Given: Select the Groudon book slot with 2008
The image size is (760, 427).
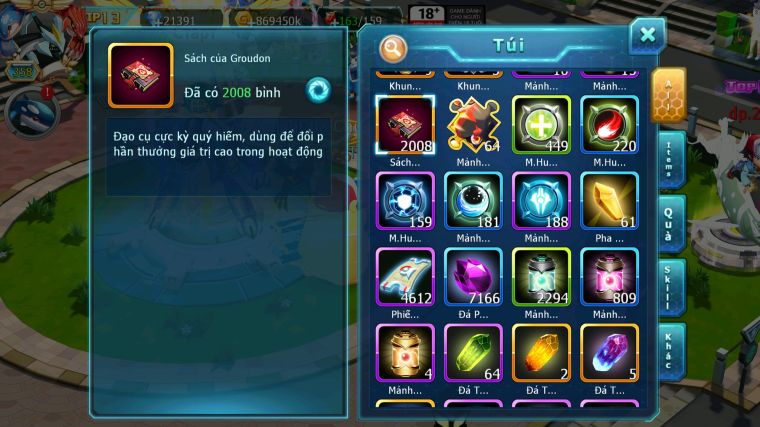Looking at the screenshot, I should 405,125.
